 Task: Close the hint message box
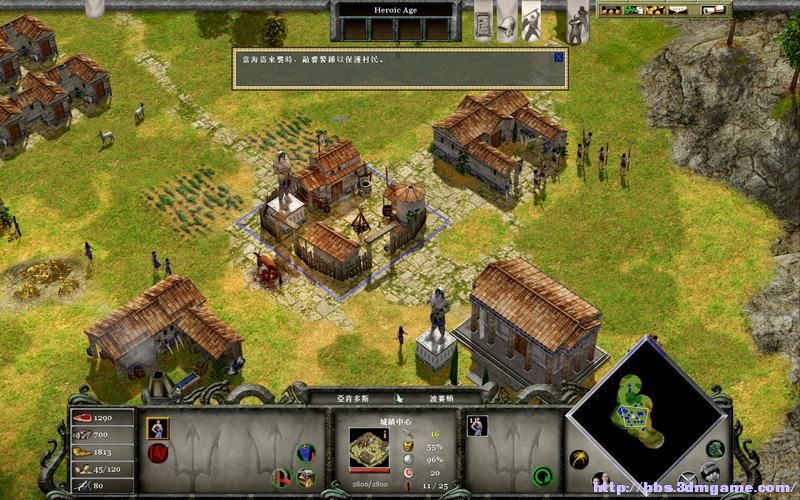tap(558, 57)
